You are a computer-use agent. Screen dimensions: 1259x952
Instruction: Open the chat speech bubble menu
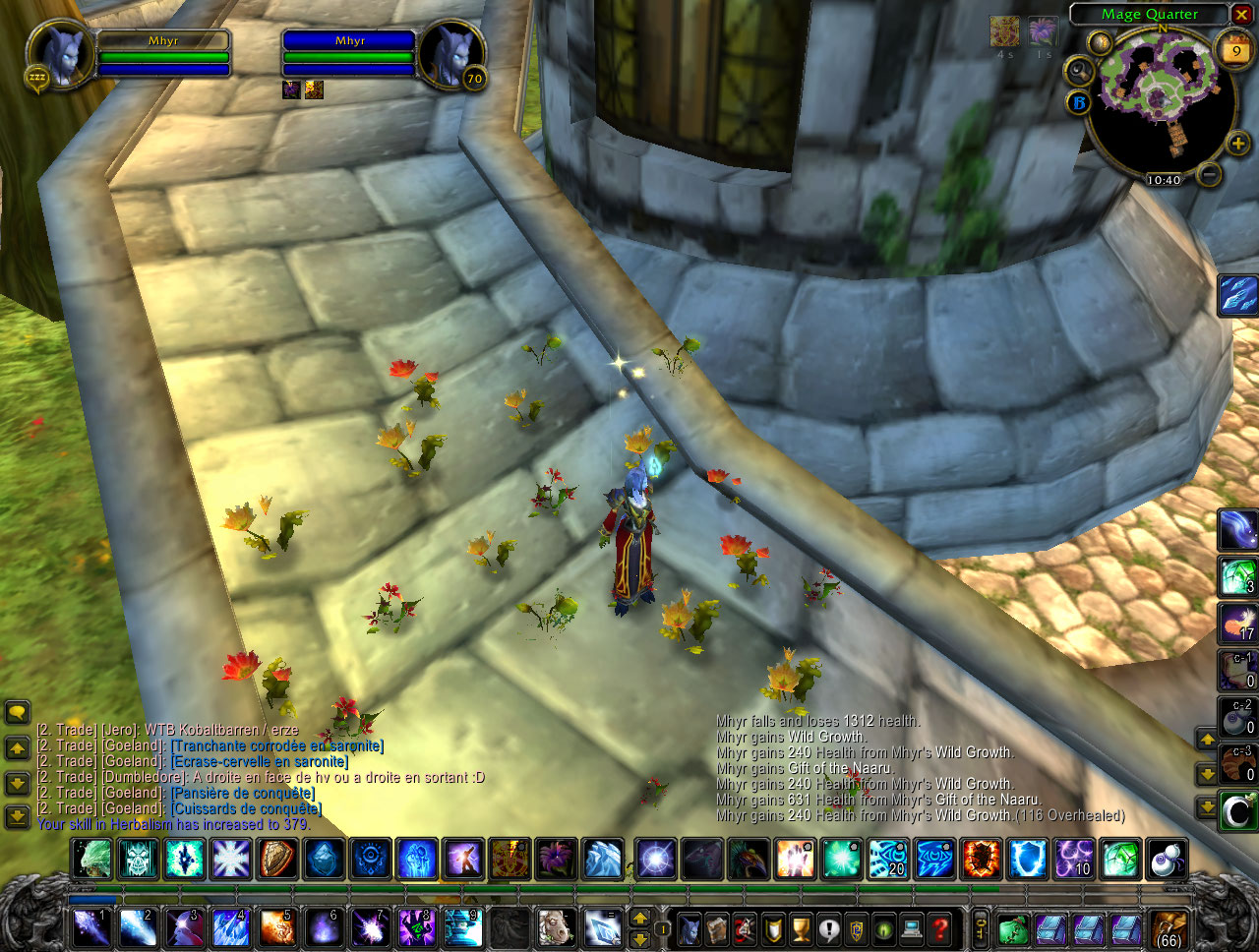tap(17, 712)
